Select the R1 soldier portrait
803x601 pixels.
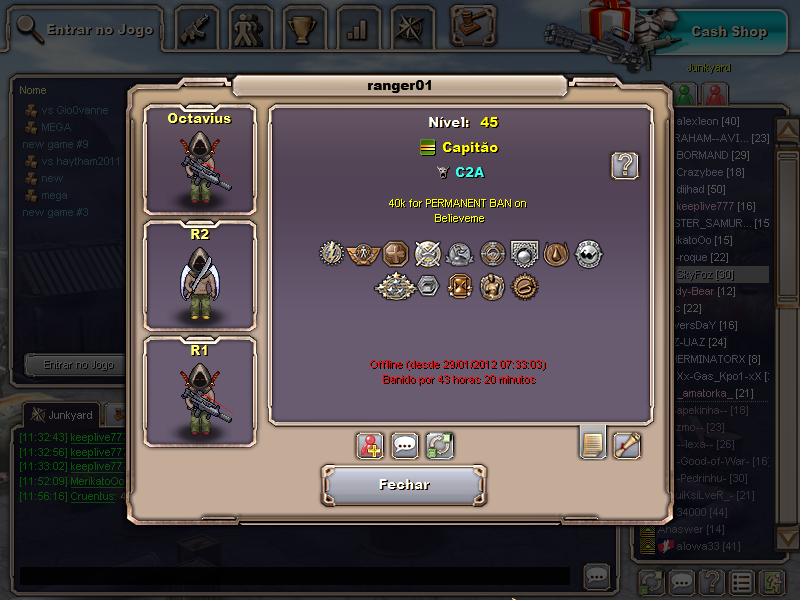(x=199, y=390)
